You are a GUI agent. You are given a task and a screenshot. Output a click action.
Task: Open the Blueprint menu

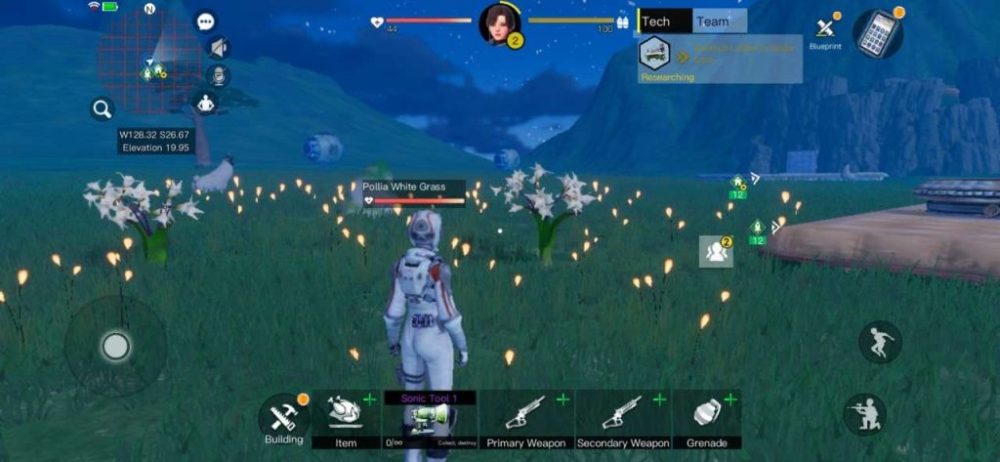coord(825,31)
